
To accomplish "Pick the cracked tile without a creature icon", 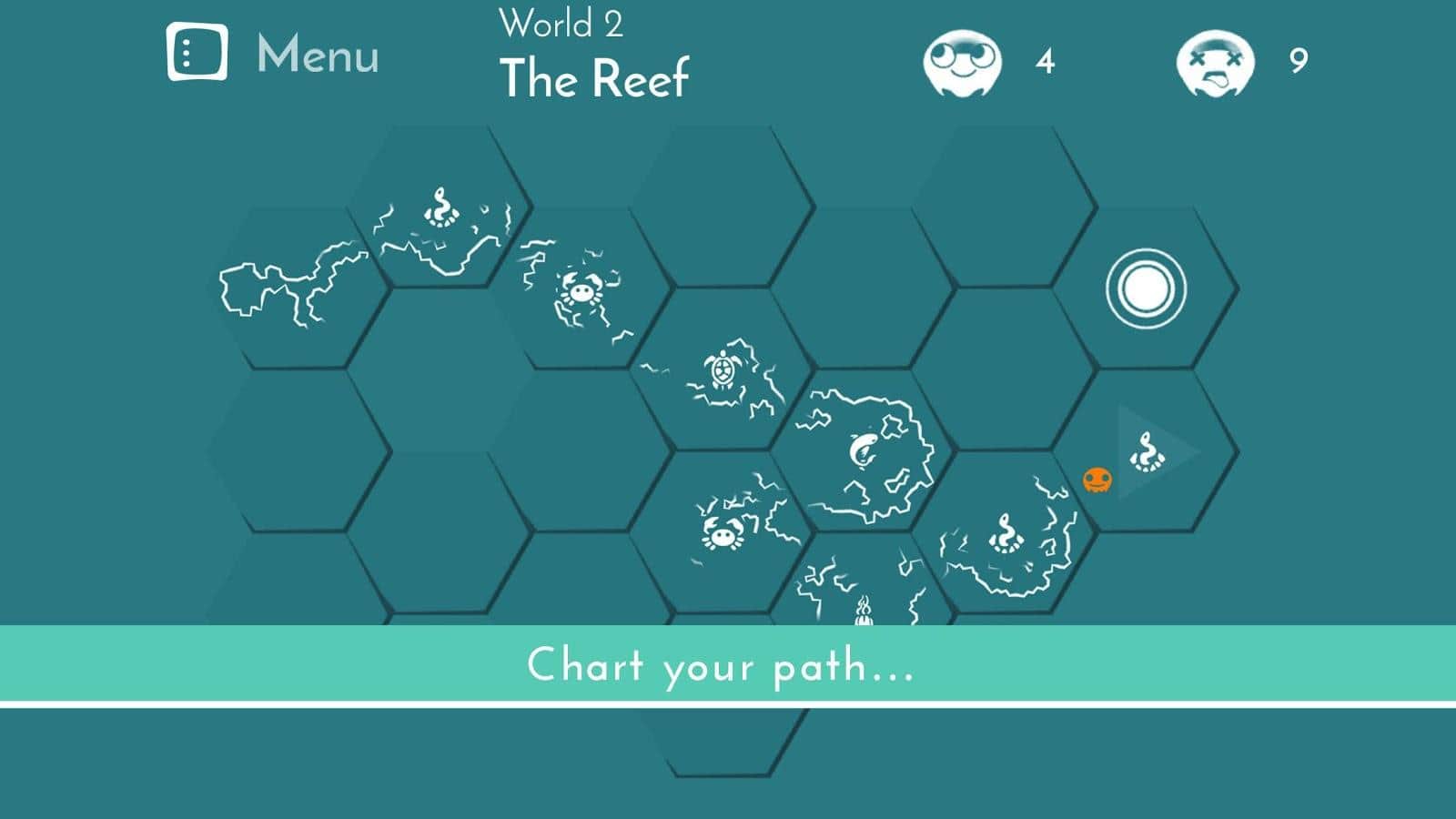I will 296,289.
